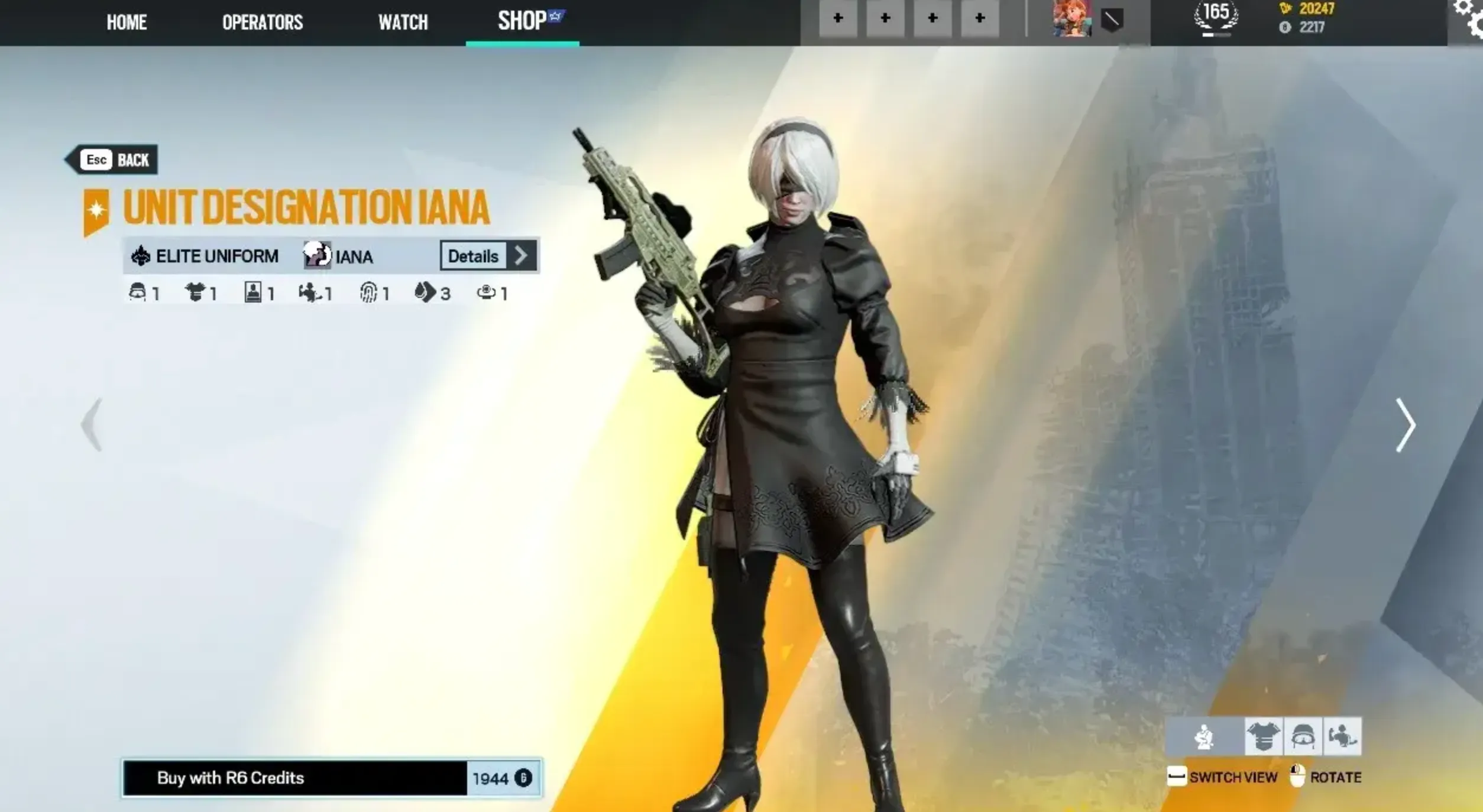
Task: Open the operator card item icon
Action: 253,291
